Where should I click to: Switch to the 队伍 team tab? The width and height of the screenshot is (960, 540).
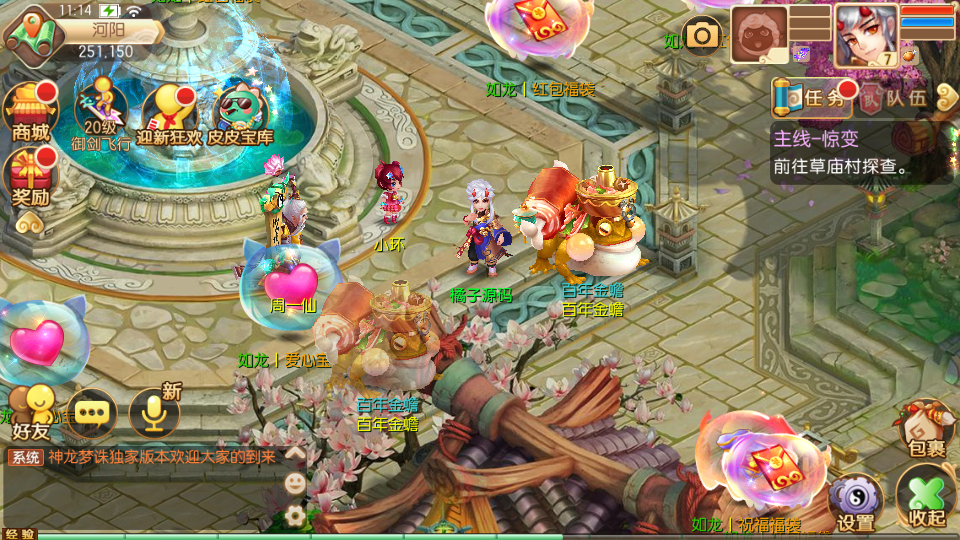pos(897,98)
